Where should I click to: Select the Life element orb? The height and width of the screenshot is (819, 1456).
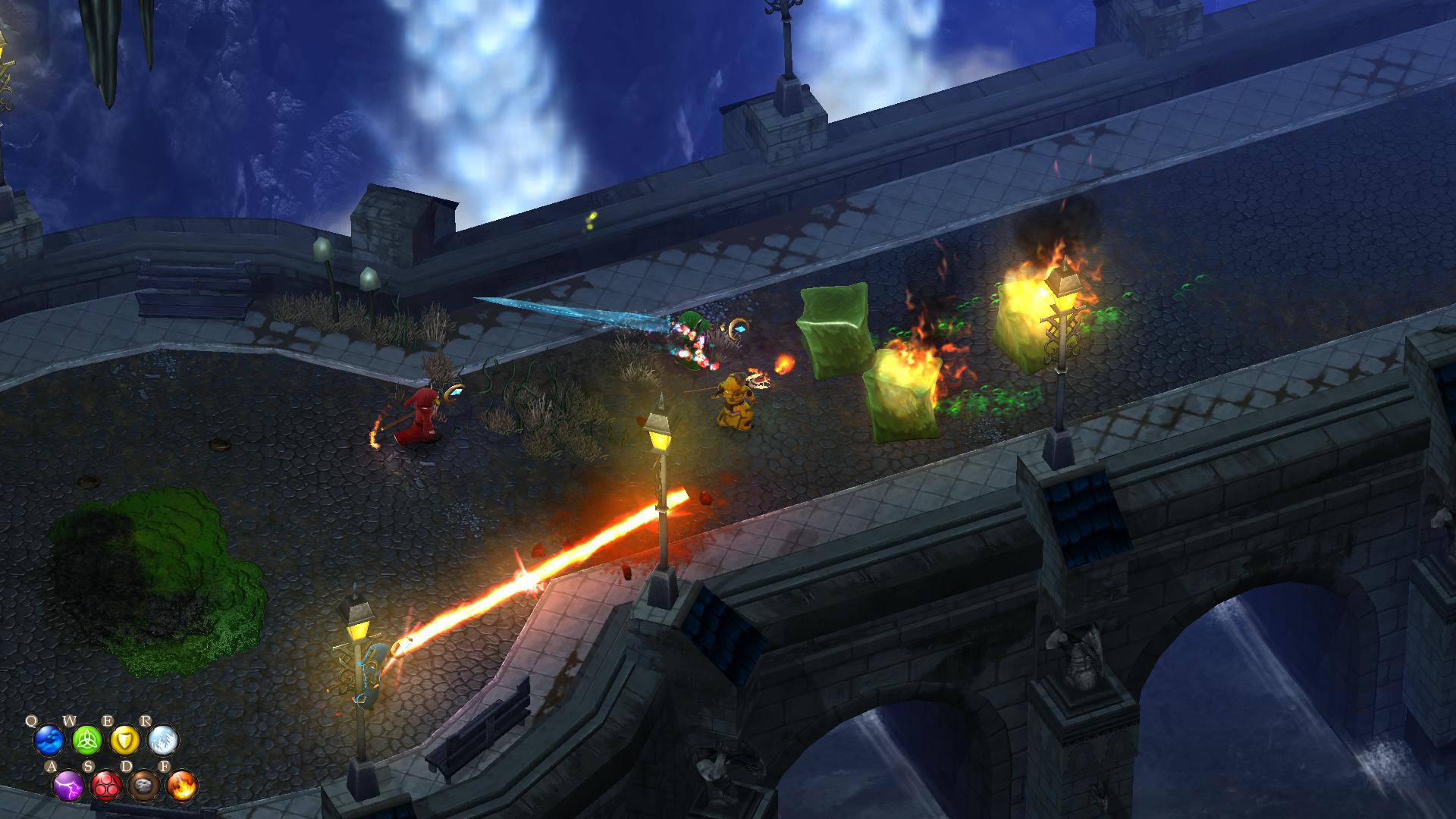pyautogui.click(x=89, y=741)
